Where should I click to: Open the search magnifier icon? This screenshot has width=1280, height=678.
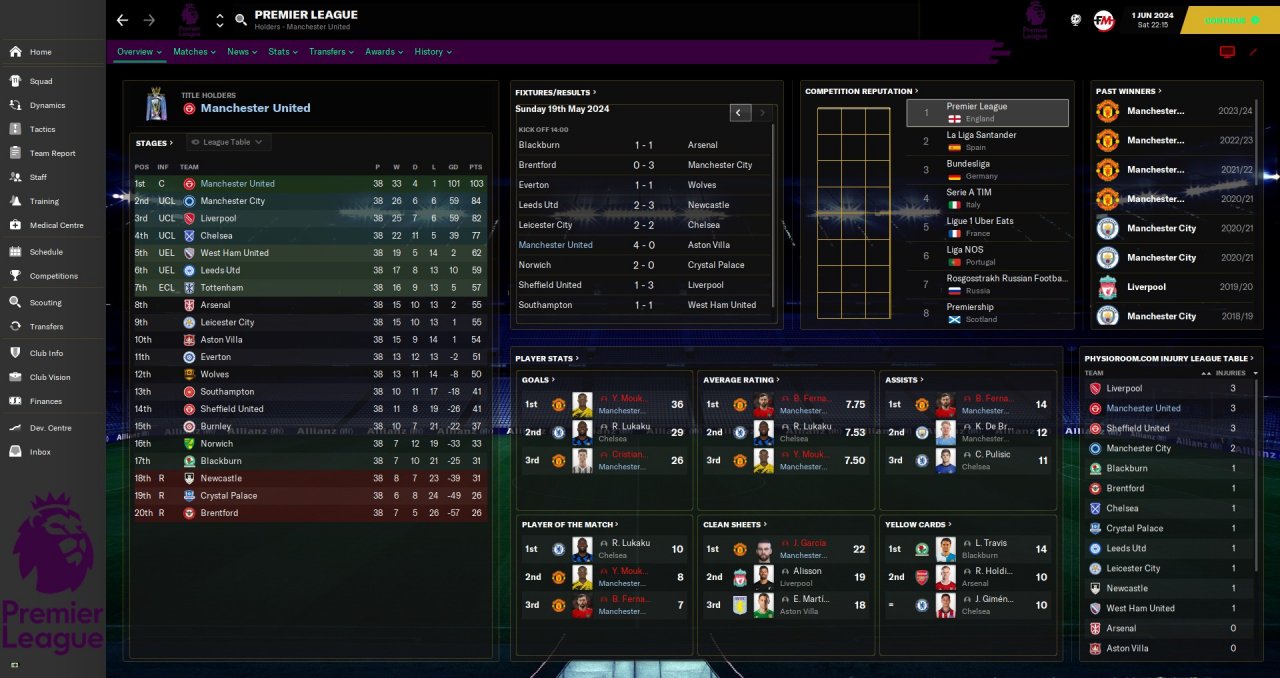[241, 20]
